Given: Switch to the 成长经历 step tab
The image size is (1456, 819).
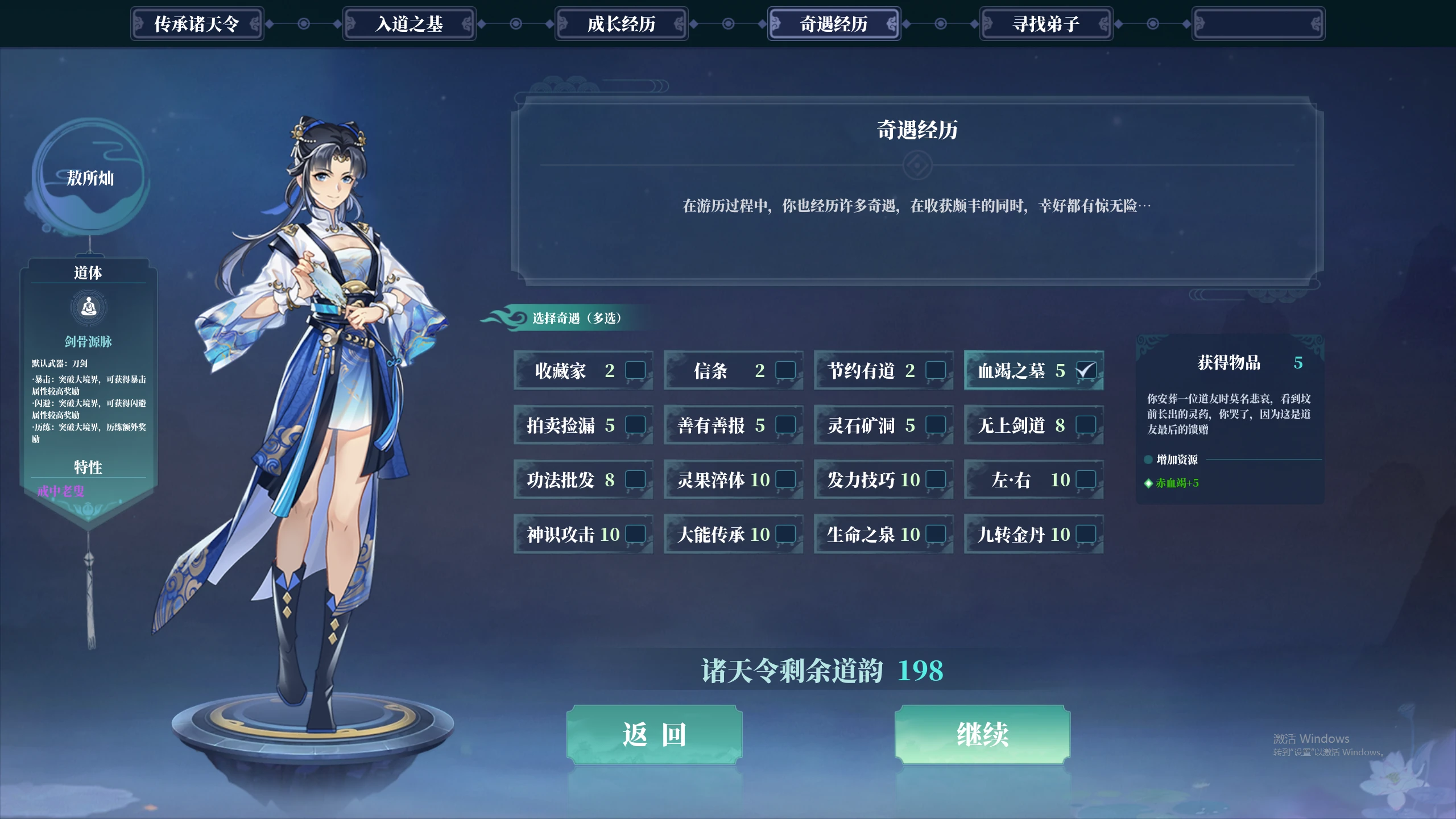Looking at the screenshot, I should click(x=621, y=24).
